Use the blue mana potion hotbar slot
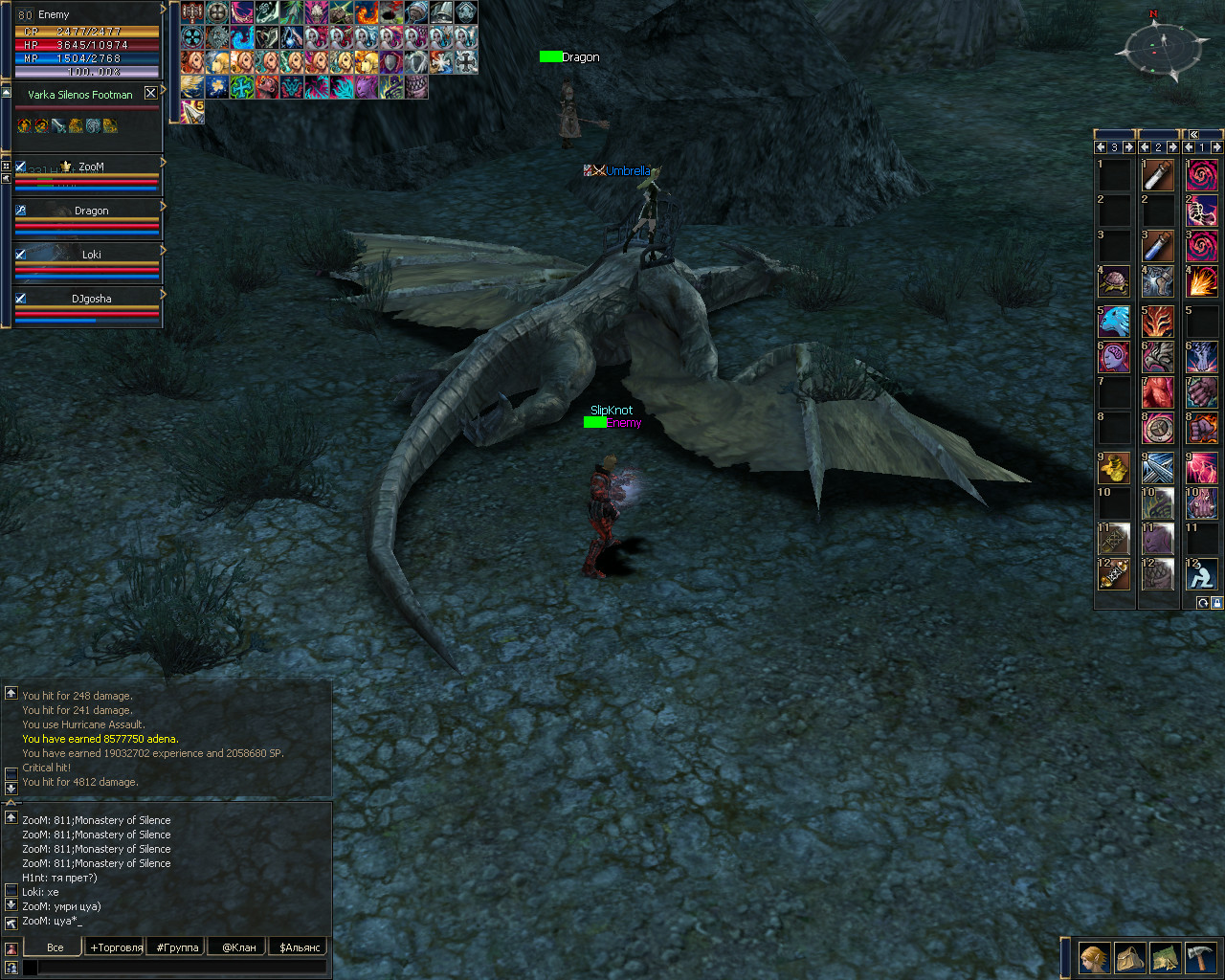The height and width of the screenshot is (980, 1225). [1158, 247]
